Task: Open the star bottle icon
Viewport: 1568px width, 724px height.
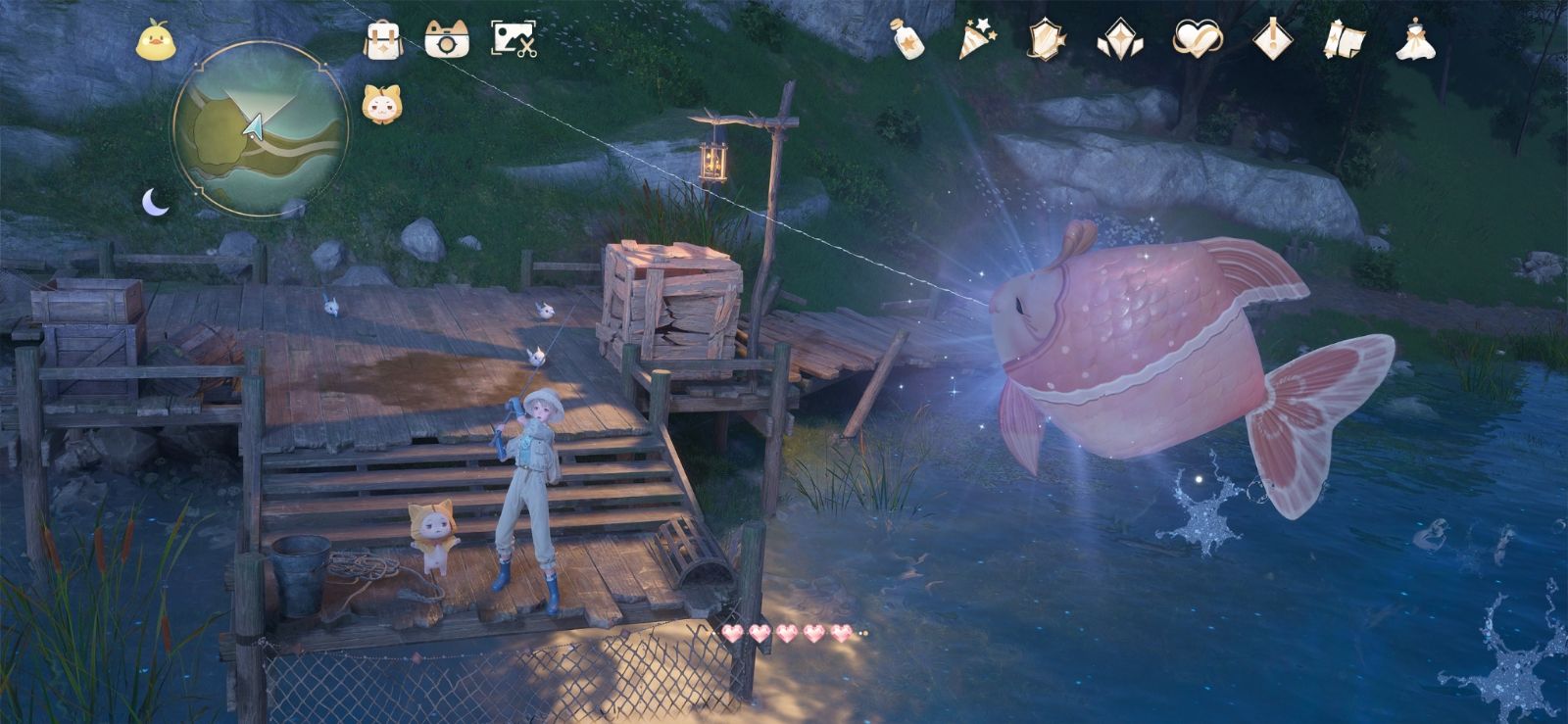Action: pyautogui.click(x=909, y=39)
